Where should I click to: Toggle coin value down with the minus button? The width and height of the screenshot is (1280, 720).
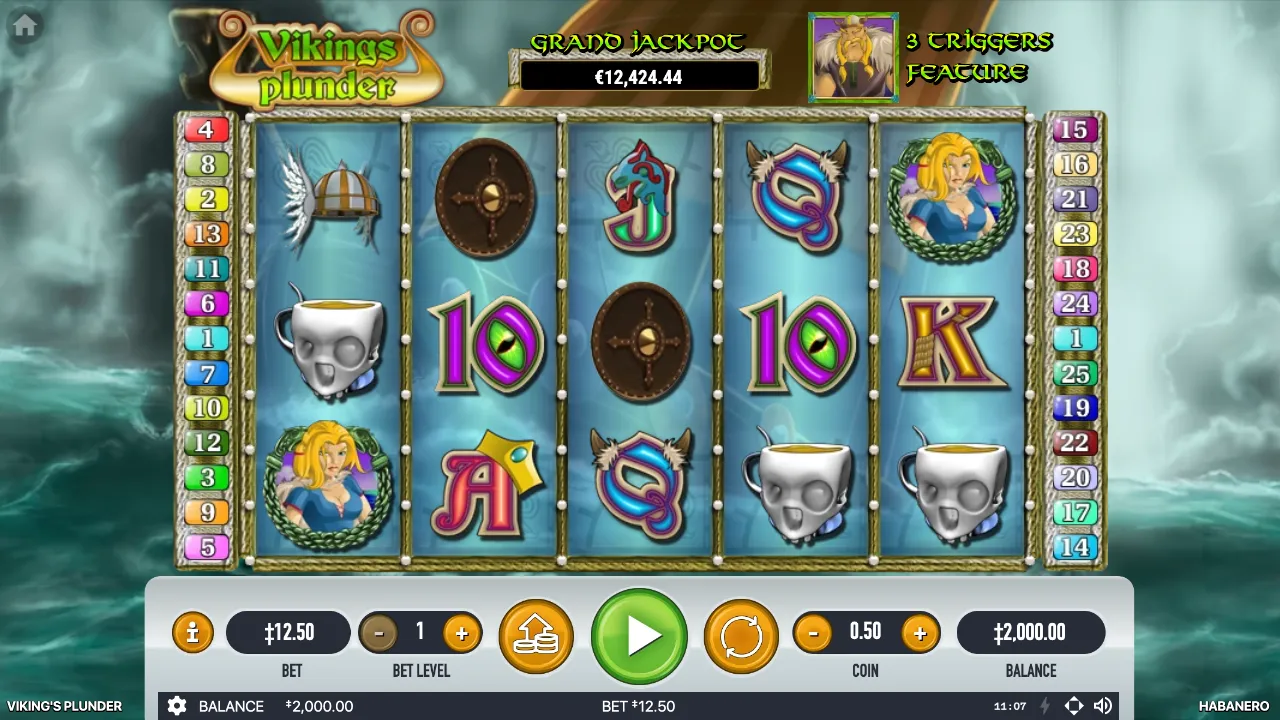click(x=813, y=632)
